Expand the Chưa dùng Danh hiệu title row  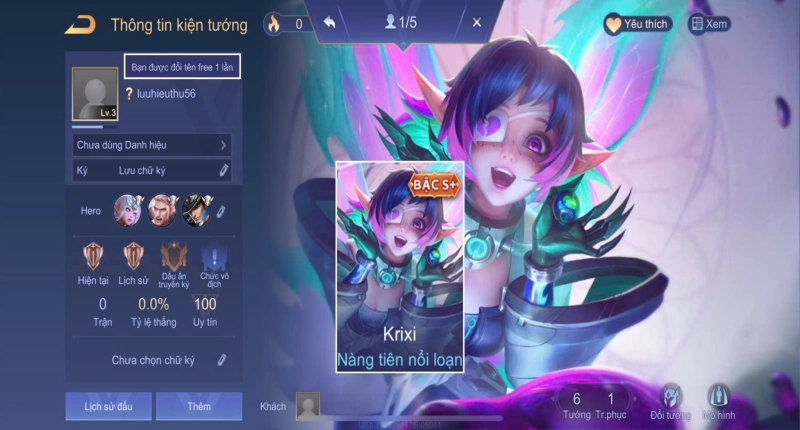click(x=152, y=145)
